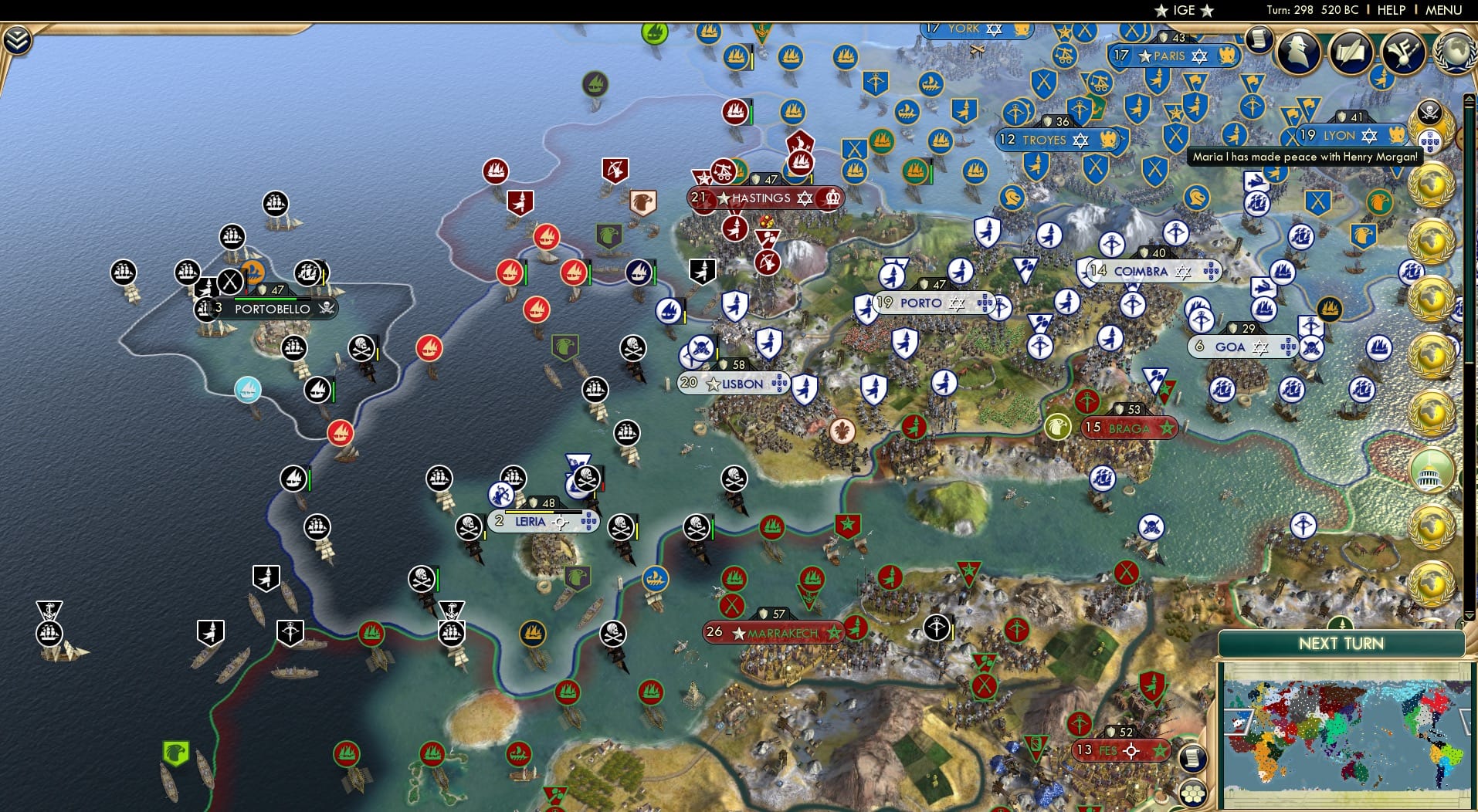Open HELP from the top bar
1478x812 pixels.
[1390, 10]
